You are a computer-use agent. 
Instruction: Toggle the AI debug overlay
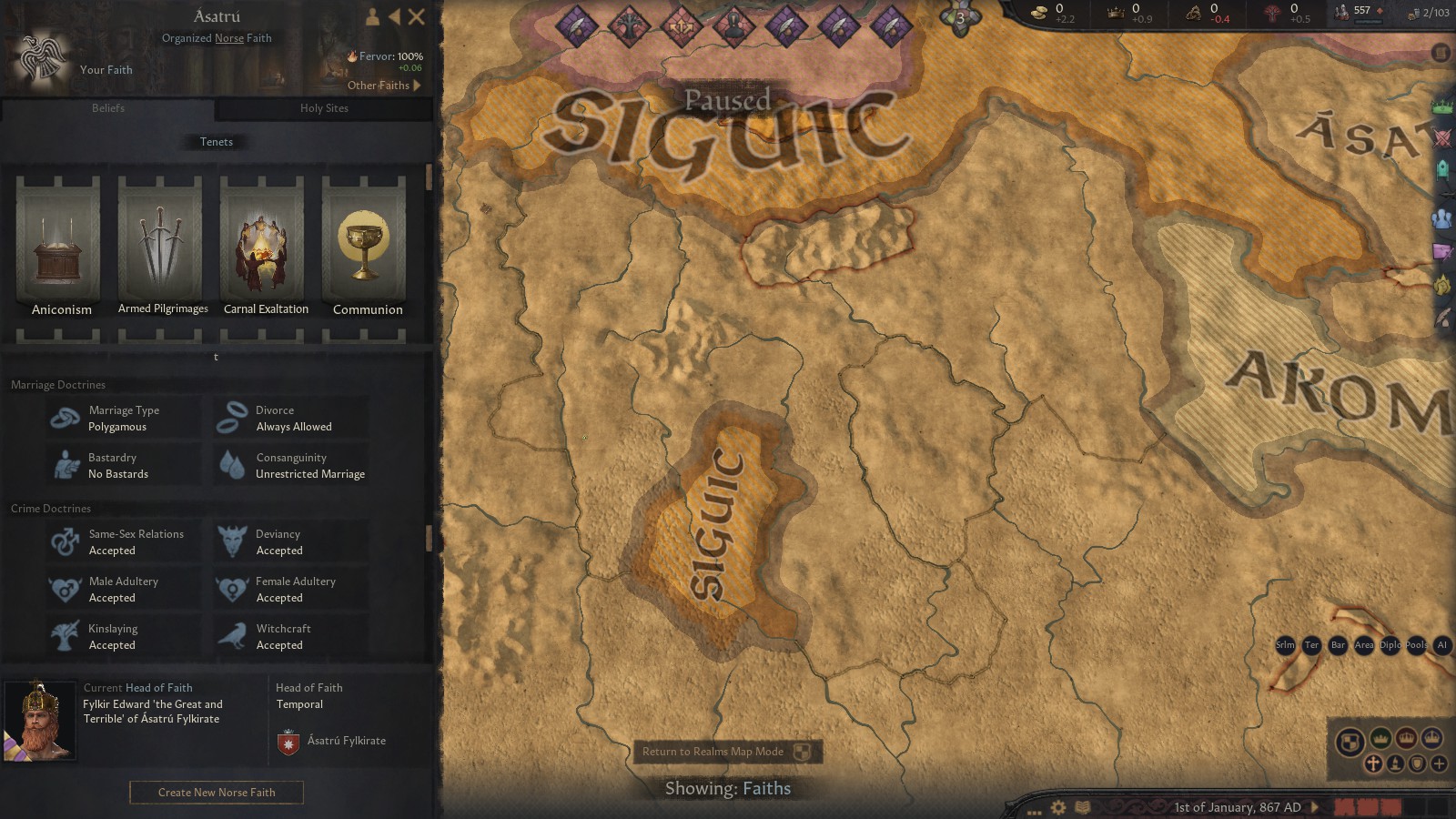tap(1442, 645)
